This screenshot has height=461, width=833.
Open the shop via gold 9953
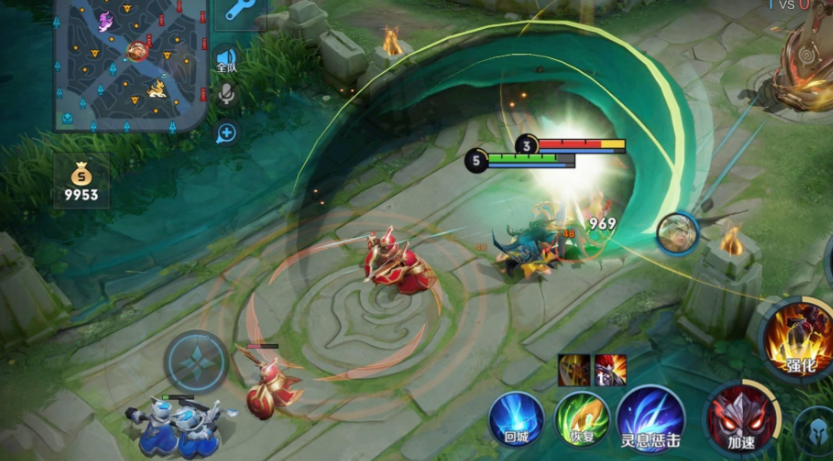click(x=82, y=182)
